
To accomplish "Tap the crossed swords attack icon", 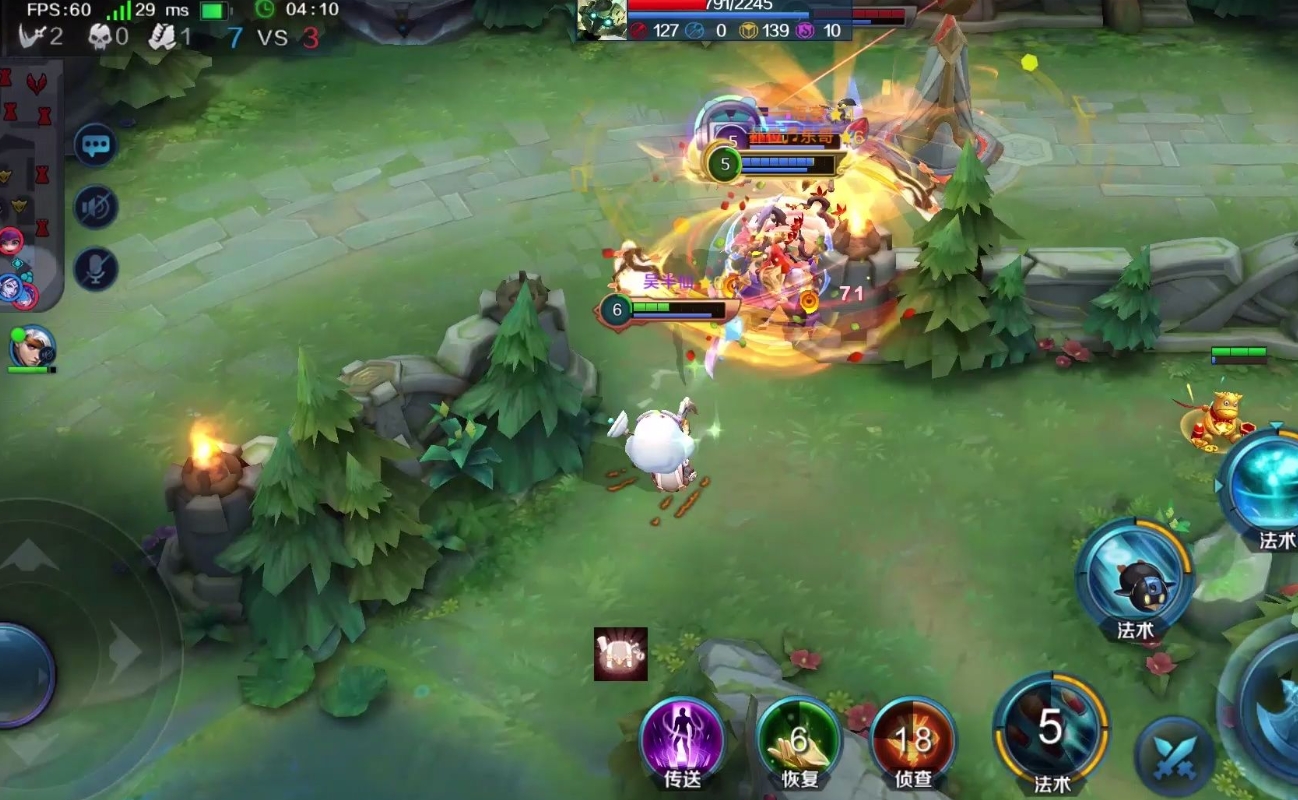I will (1174, 757).
